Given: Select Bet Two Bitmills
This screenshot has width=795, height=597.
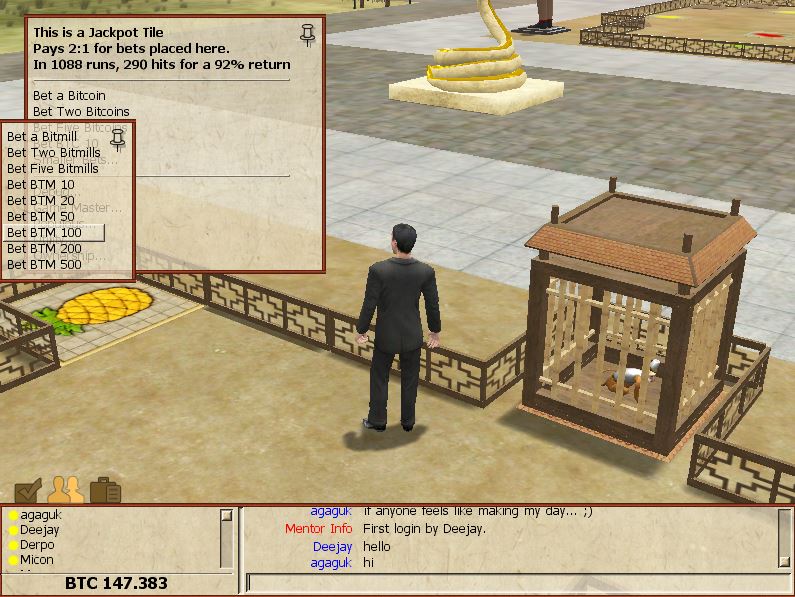Looking at the screenshot, I should click(53, 152).
